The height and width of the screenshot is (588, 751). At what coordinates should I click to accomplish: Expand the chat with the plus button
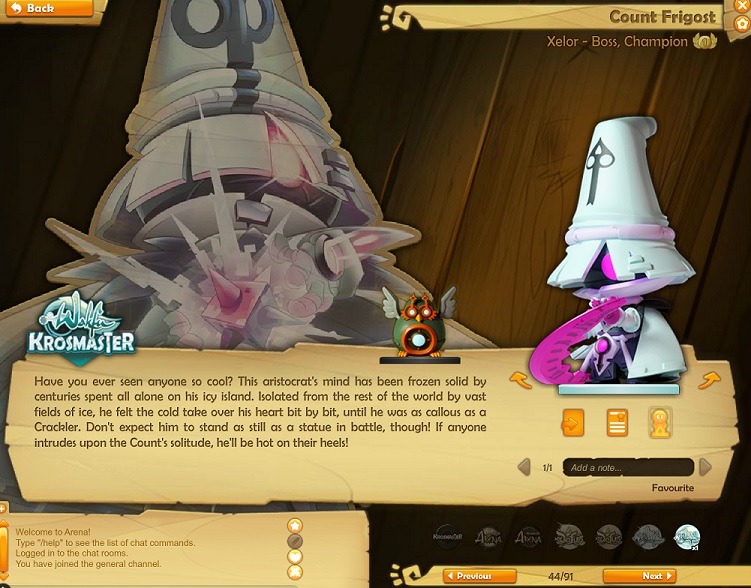click(x=3, y=510)
